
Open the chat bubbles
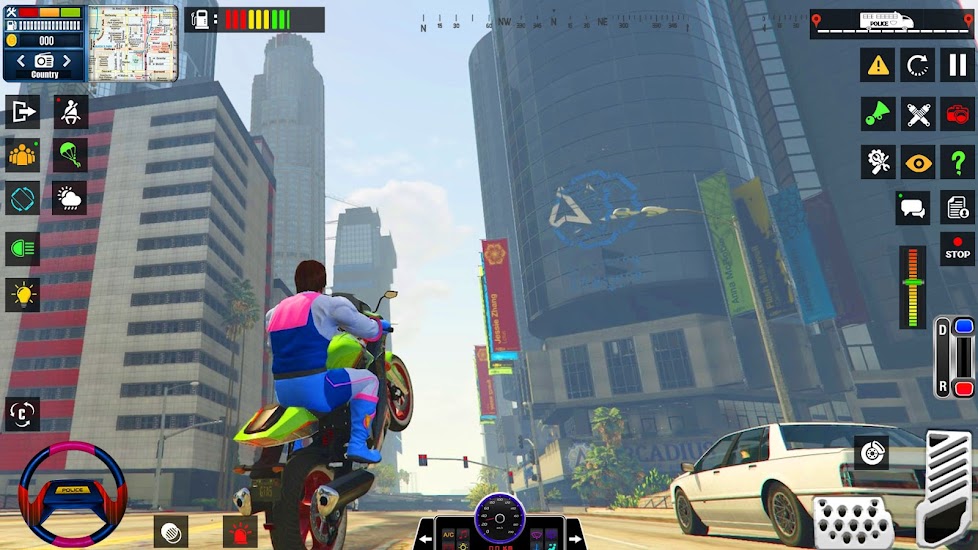(912, 208)
